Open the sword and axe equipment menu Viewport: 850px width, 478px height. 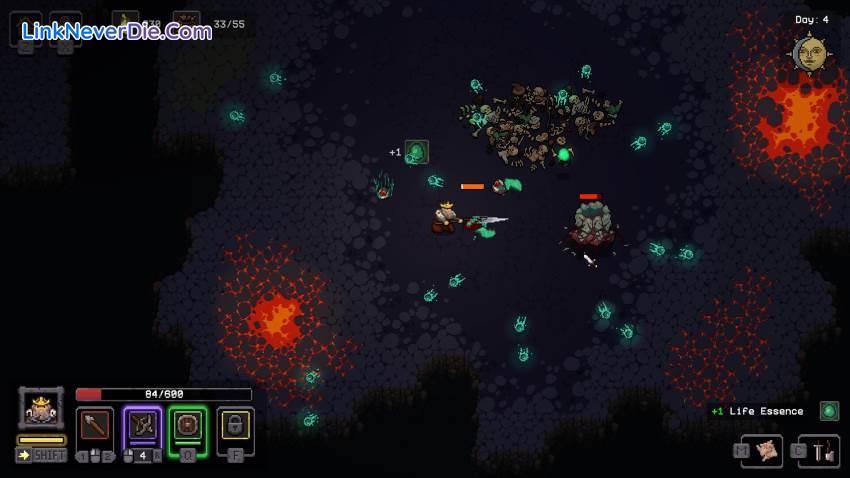pyautogui.click(x=824, y=451)
